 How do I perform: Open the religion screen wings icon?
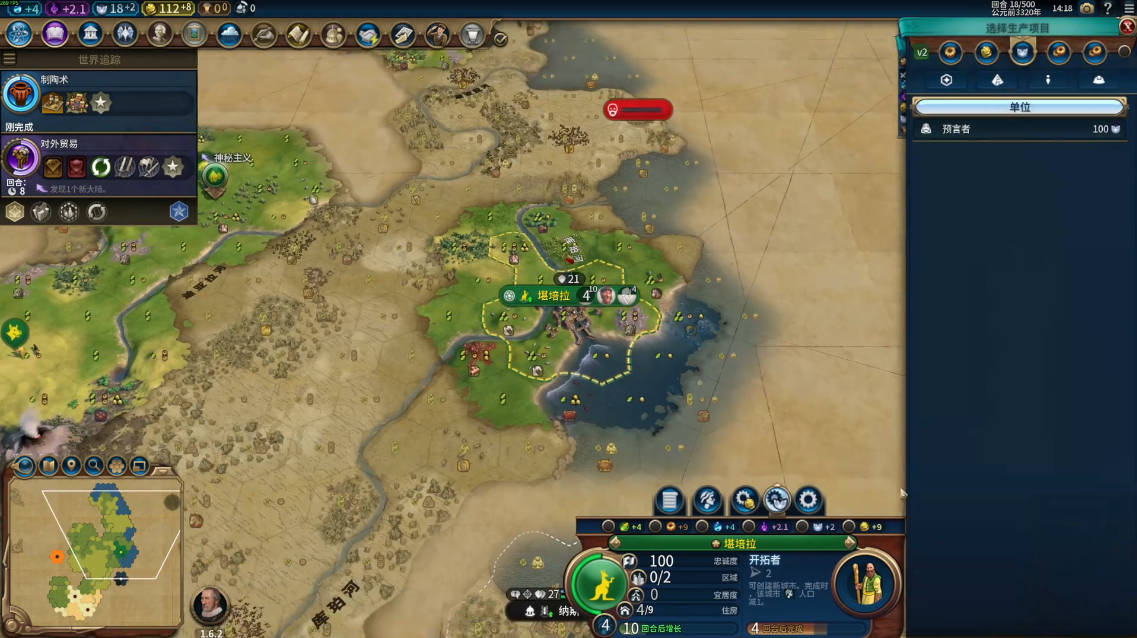click(125, 34)
